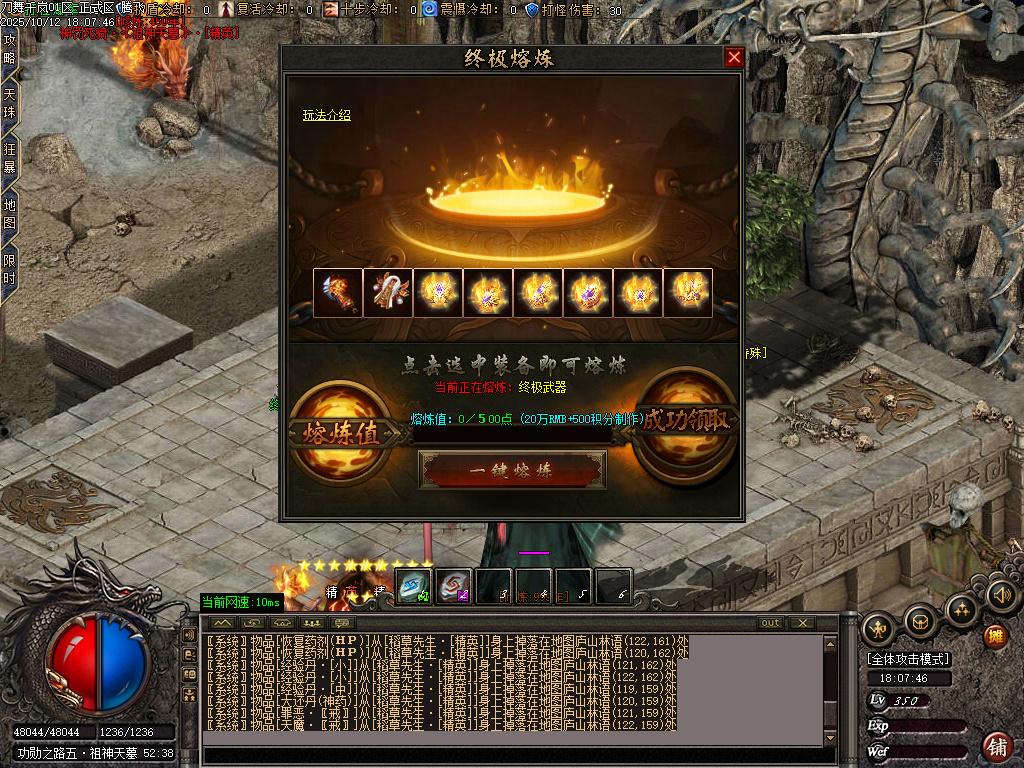The height and width of the screenshot is (768, 1024).
Task: Open the 地图 map tab
Action: point(10,215)
